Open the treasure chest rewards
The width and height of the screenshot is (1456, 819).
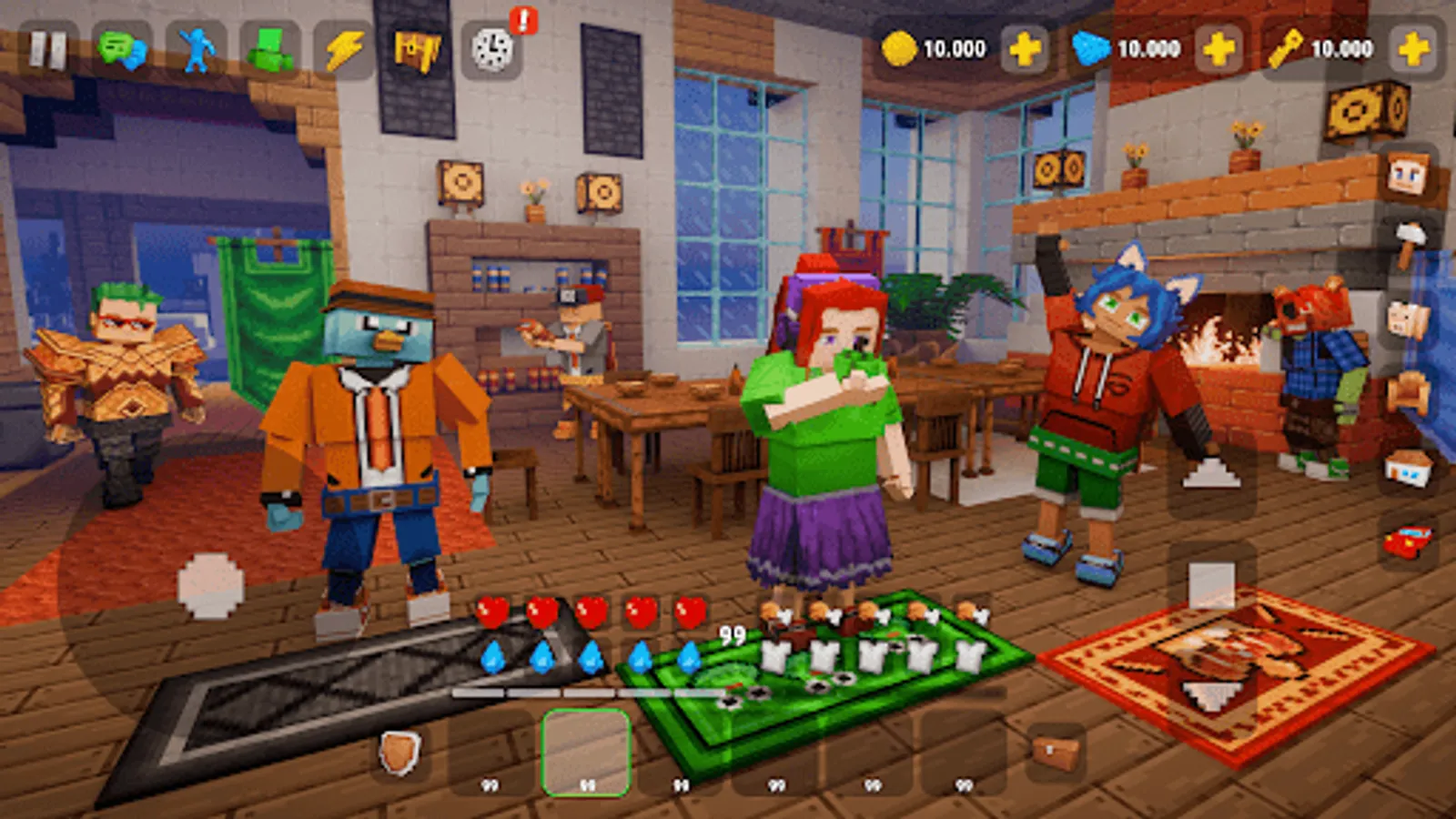tap(417, 50)
